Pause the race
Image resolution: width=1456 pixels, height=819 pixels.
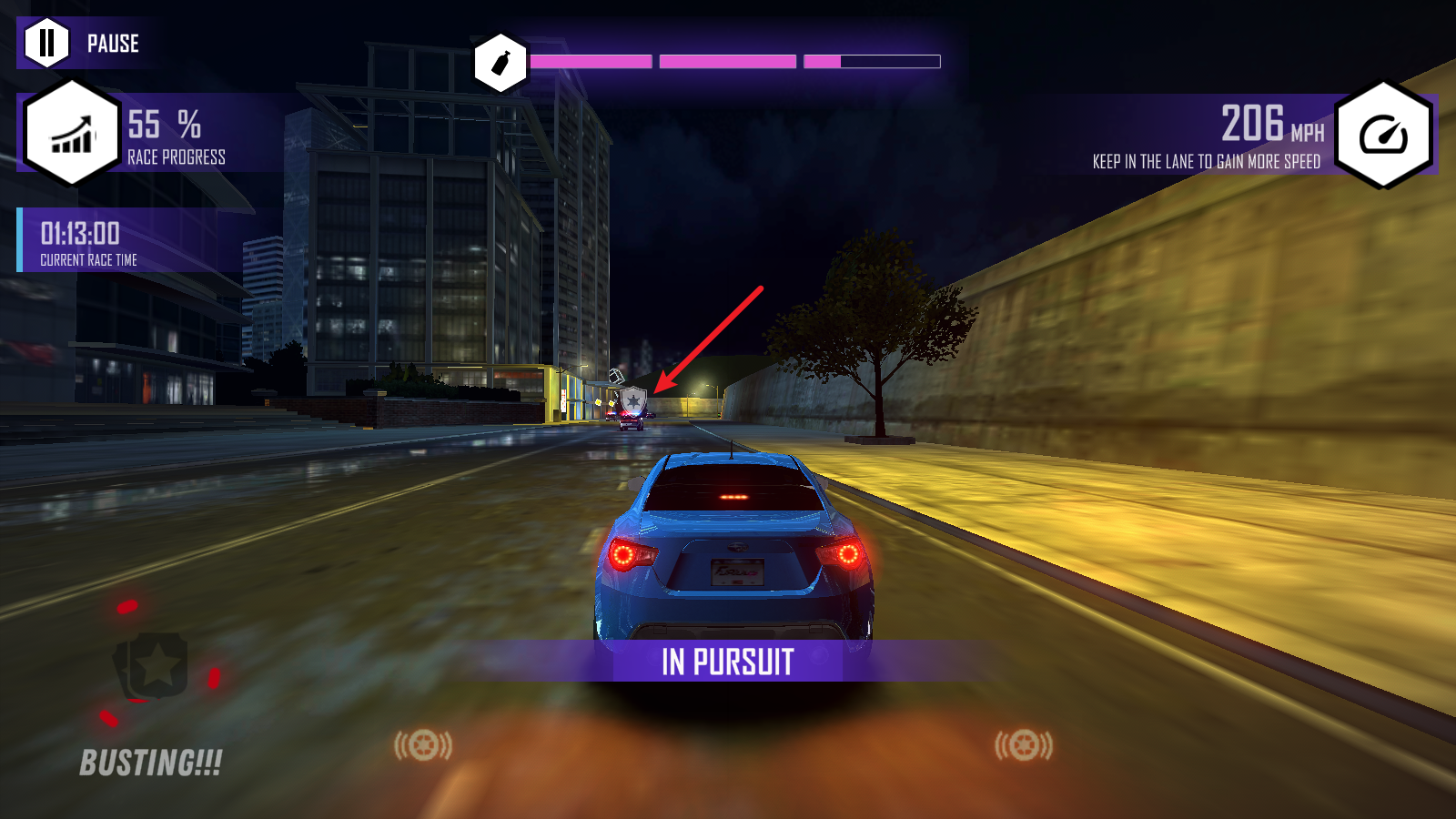click(47, 43)
